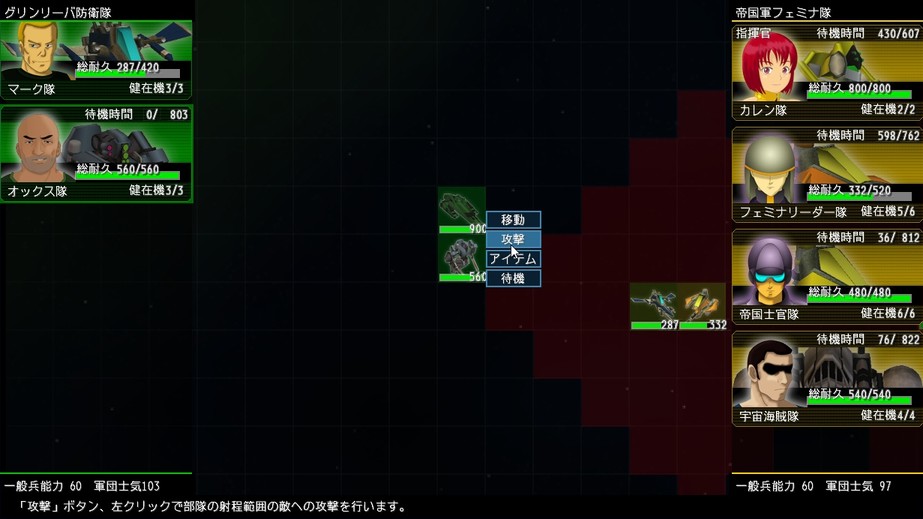The height and width of the screenshot is (519, 923).
Task: Pick the カレン隊 commander panel
Action: pyautogui.click(x=826, y=73)
